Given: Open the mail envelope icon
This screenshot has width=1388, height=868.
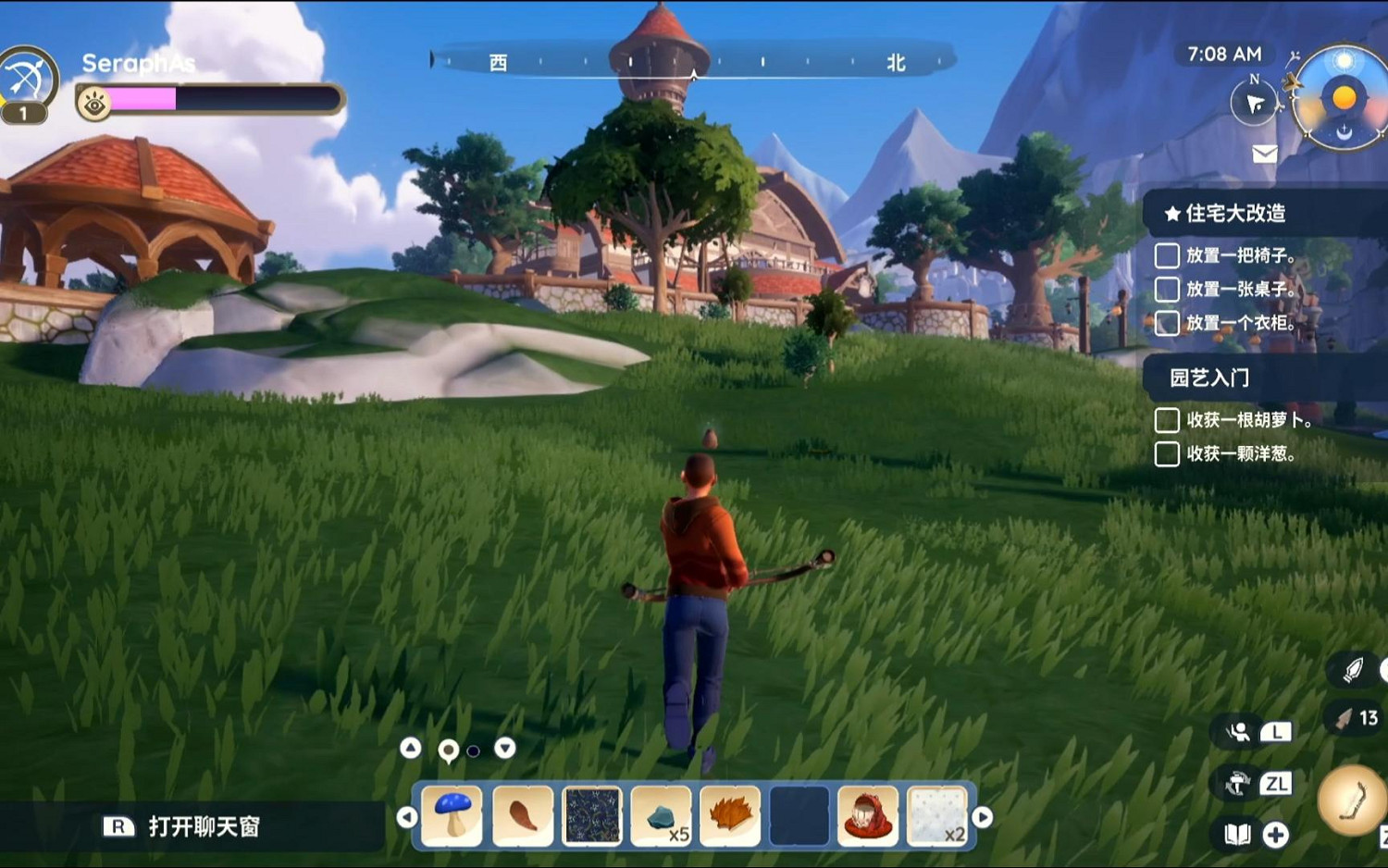Looking at the screenshot, I should click(1265, 154).
